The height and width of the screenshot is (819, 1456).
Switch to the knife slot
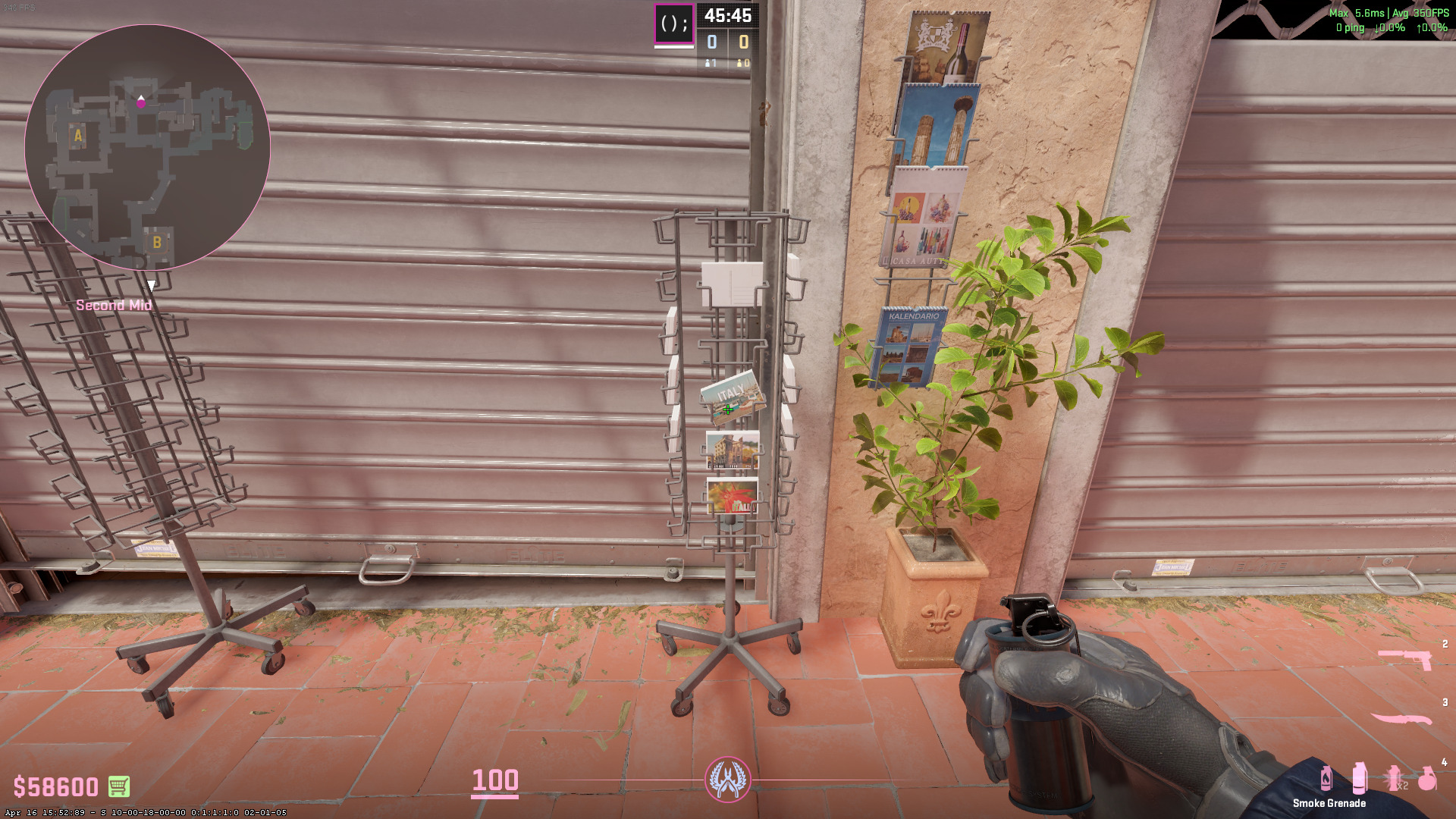(x=1401, y=718)
